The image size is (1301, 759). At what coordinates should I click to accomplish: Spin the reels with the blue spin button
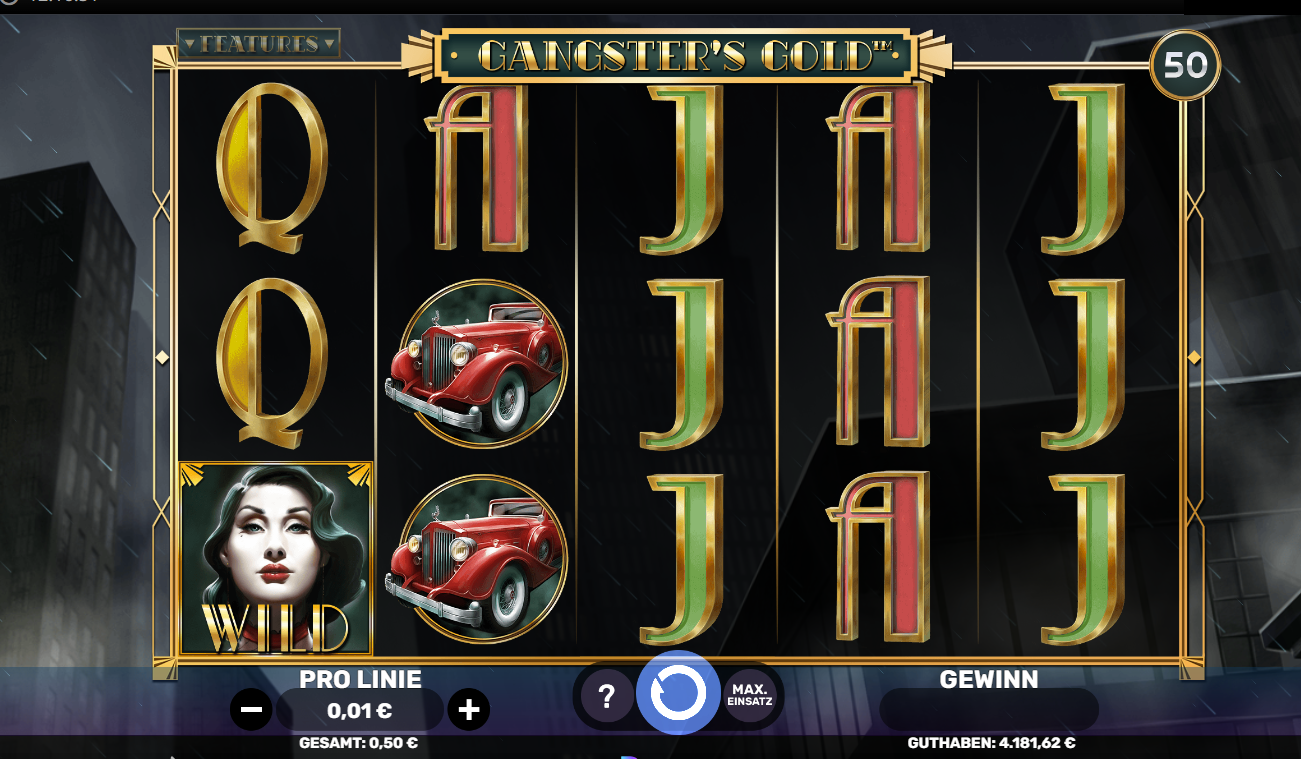pyautogui.click(x=680, y=694)
